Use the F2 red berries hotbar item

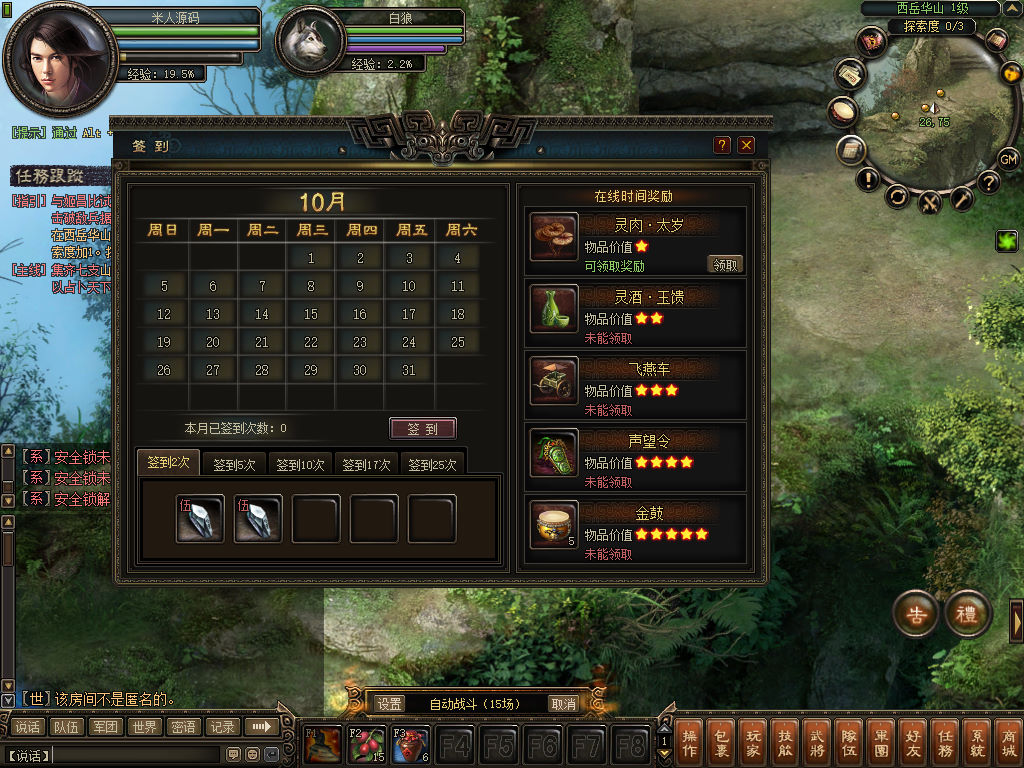point(367,745)
